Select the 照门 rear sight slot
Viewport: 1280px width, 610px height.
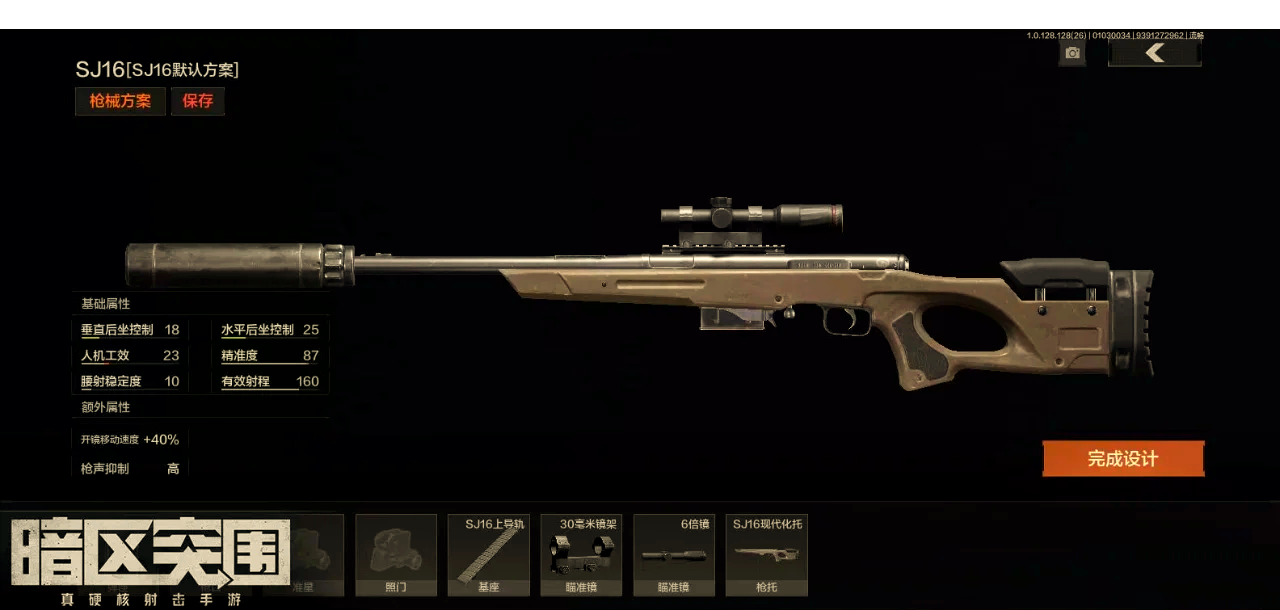tap(396, 555)
